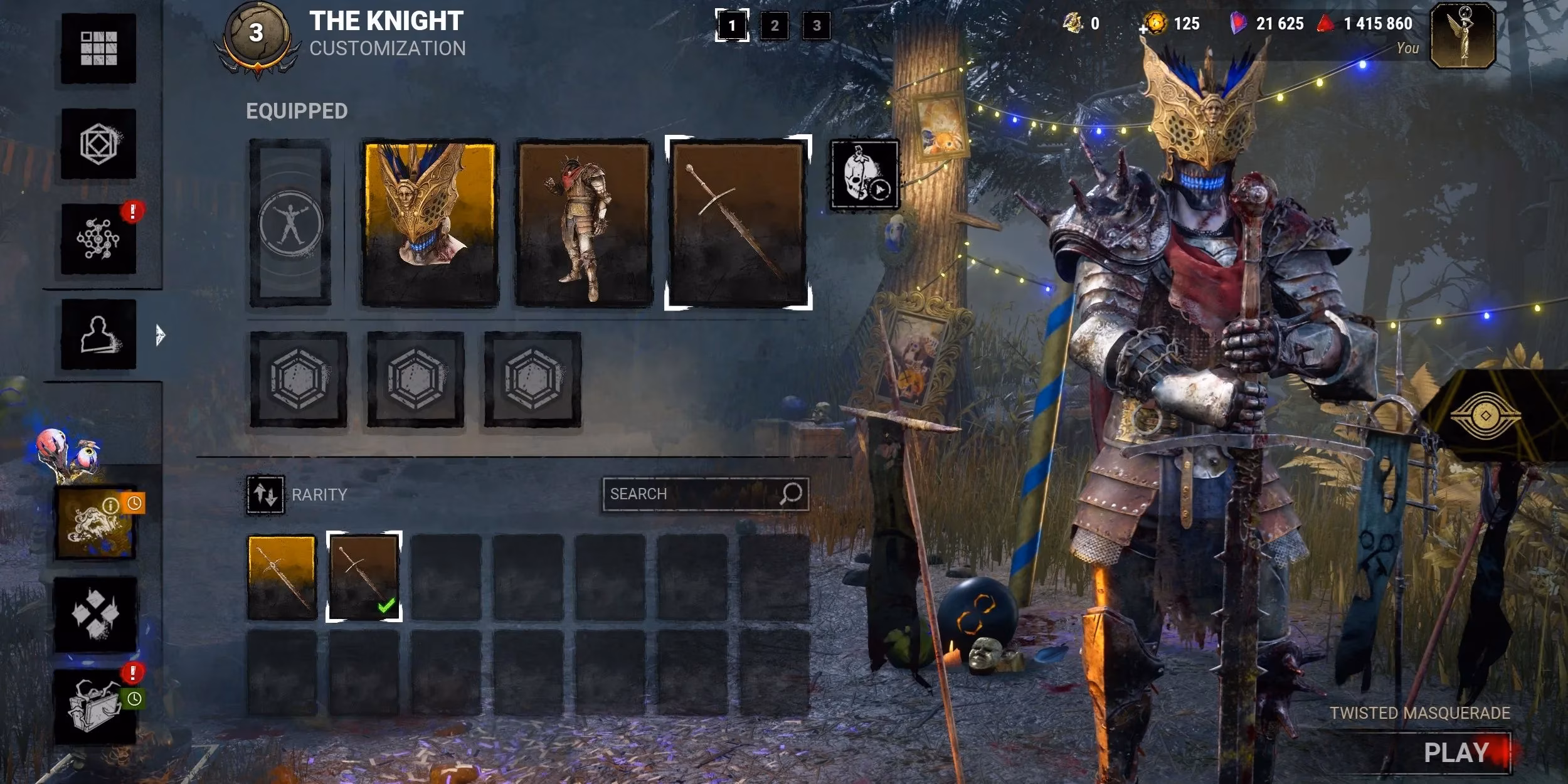Select the equipped sword weapon slot
The height and width of the screenshot is (784, 1568).
tap(738, 223)
